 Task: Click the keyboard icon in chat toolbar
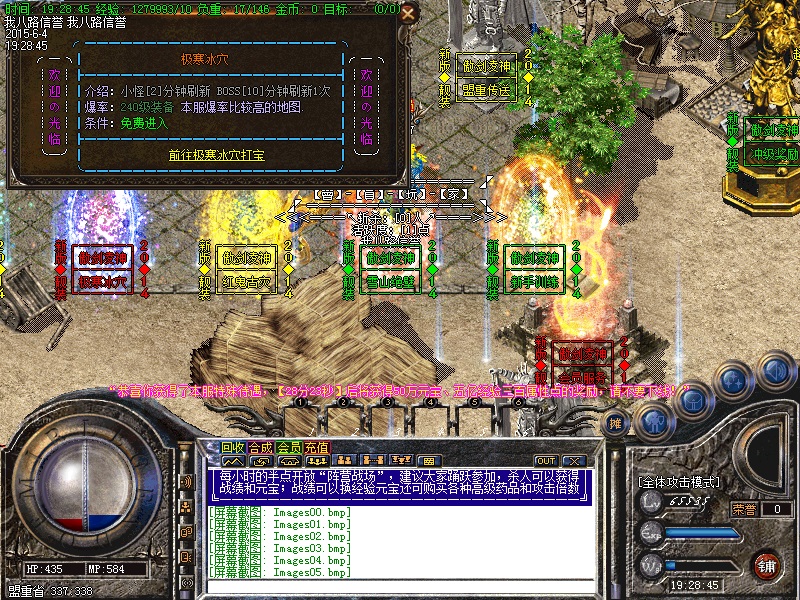[x=427, y=460]
